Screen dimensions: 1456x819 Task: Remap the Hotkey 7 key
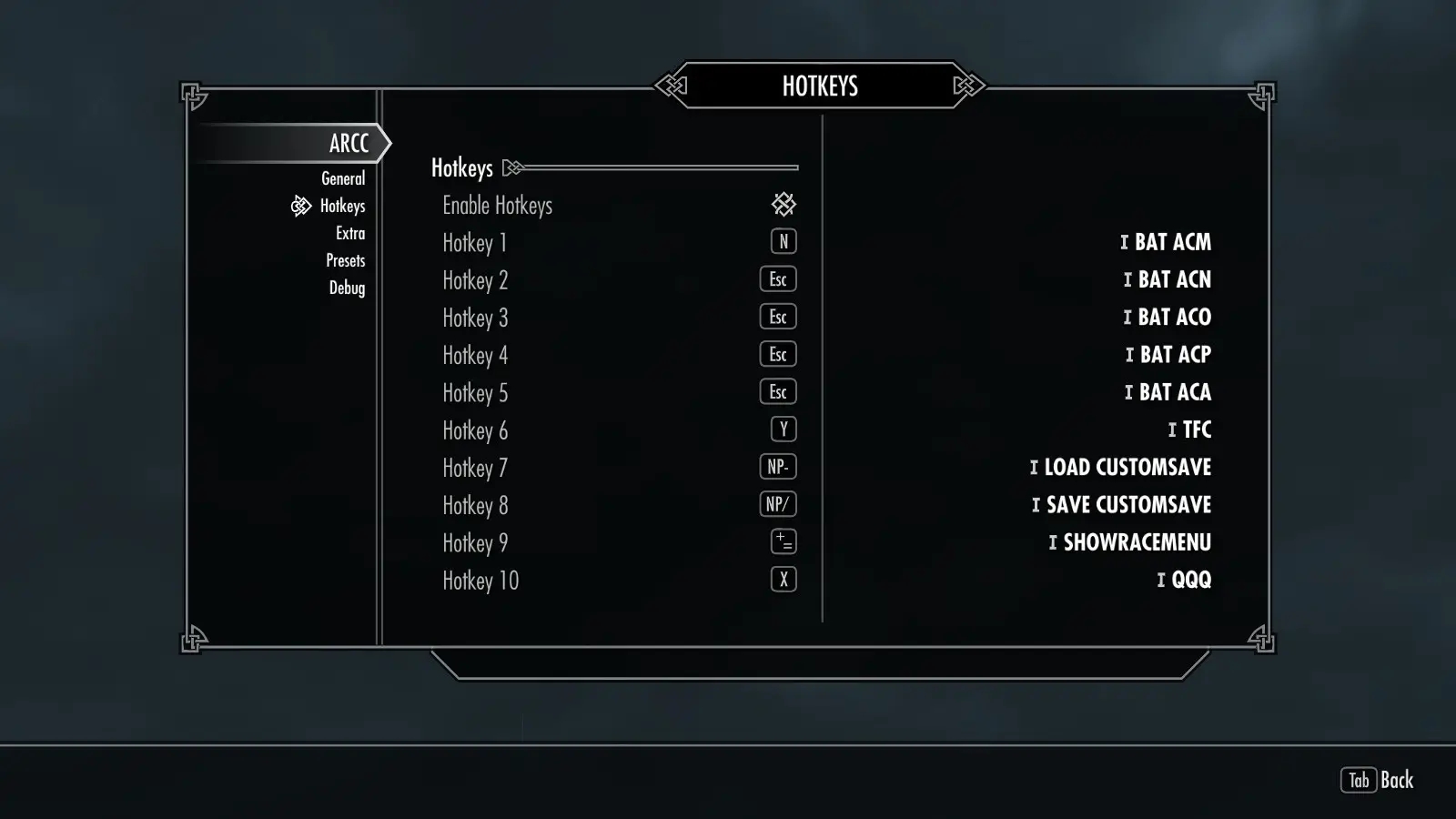(x=777, y=468)
